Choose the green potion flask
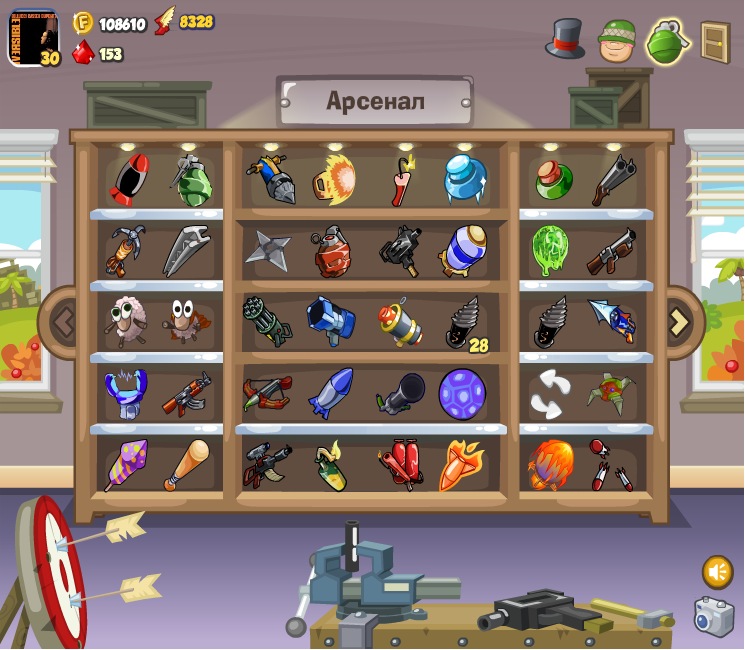This screenshot has height=650, width=745. tap(552, 179)
